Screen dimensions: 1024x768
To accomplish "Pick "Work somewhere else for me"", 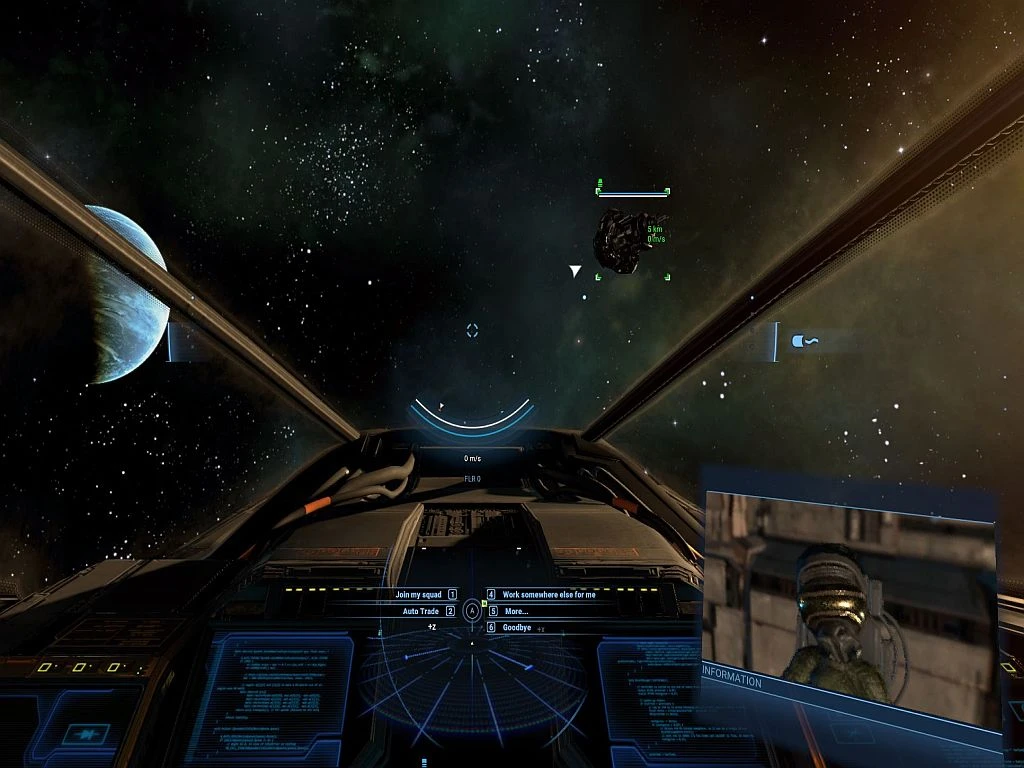I will [548, 594].
